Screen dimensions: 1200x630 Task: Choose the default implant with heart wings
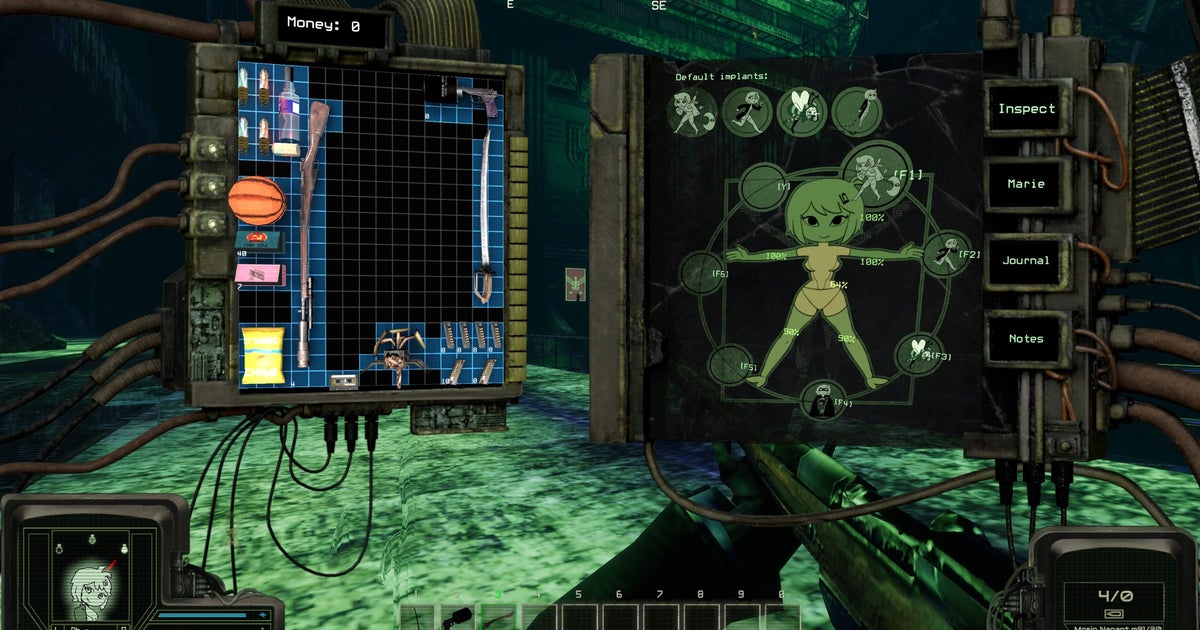(801, 112)
